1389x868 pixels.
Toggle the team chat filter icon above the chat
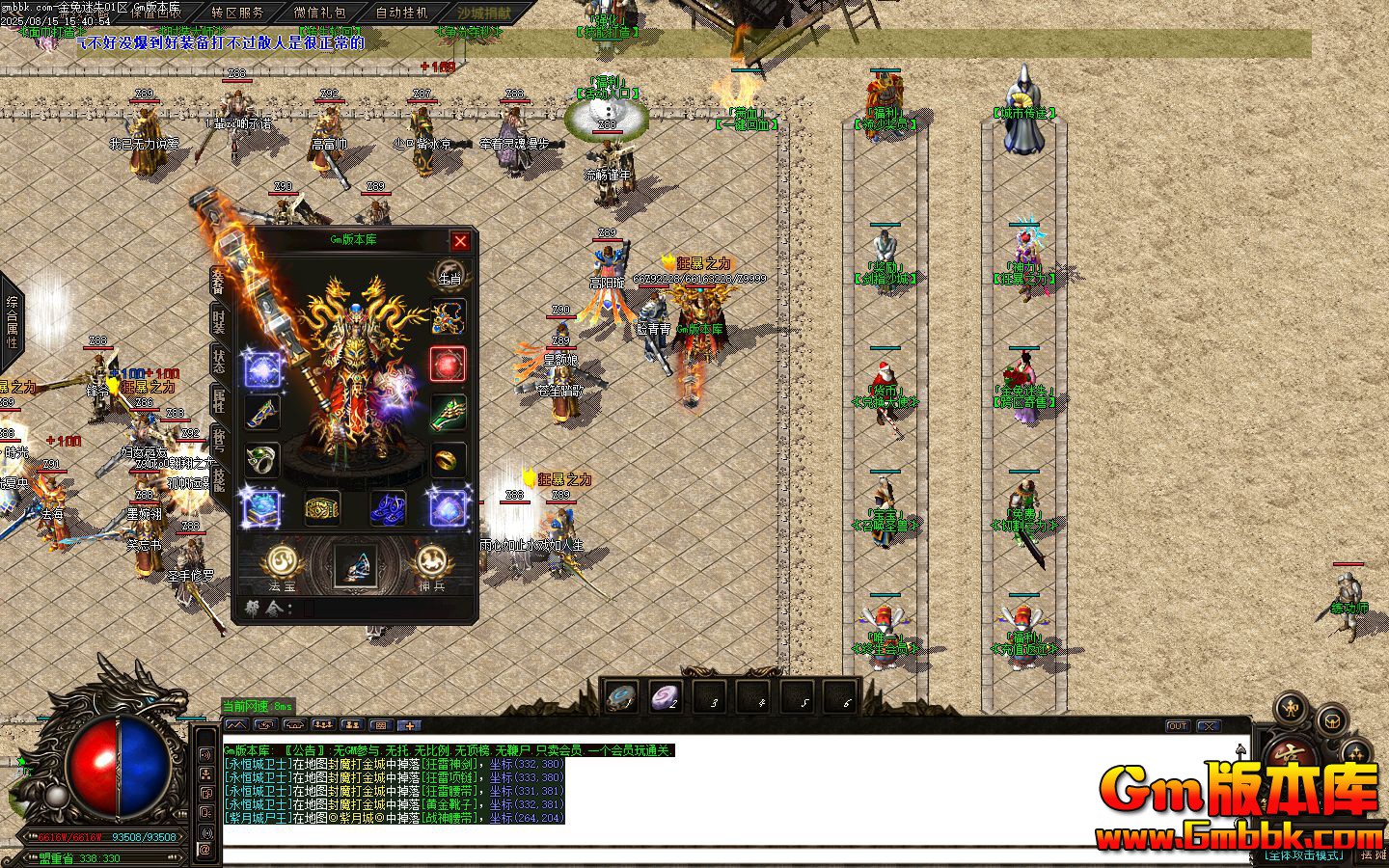point(350,725)
